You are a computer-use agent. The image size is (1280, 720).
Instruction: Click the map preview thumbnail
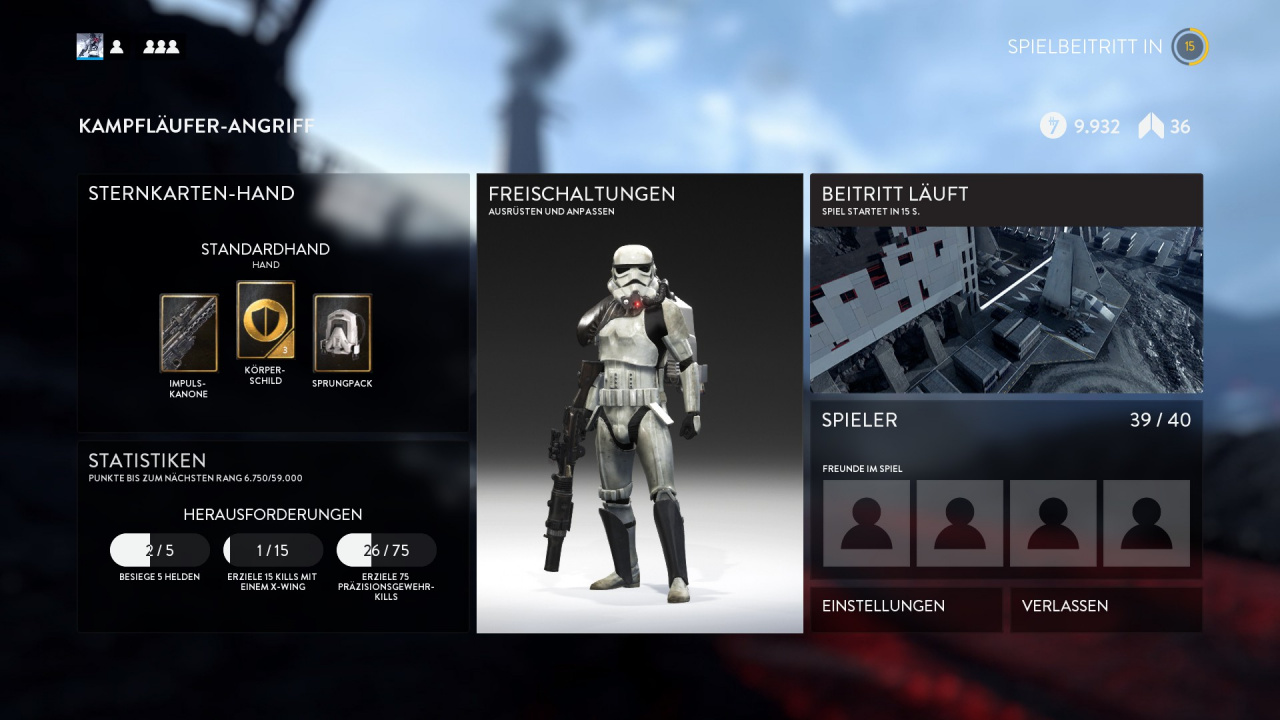(x=1006, y=309)
